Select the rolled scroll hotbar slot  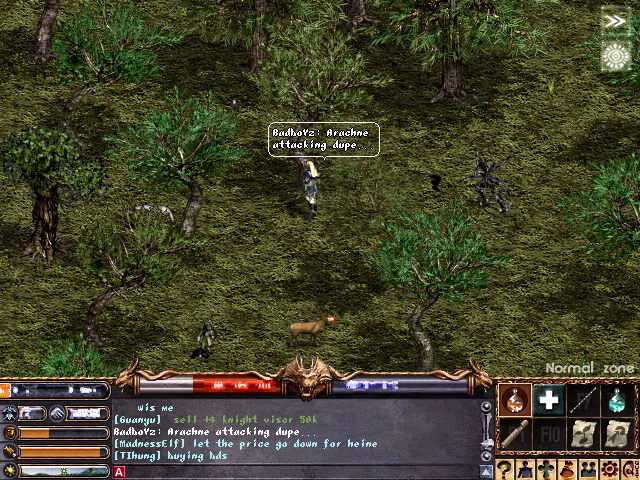point(514,434)
